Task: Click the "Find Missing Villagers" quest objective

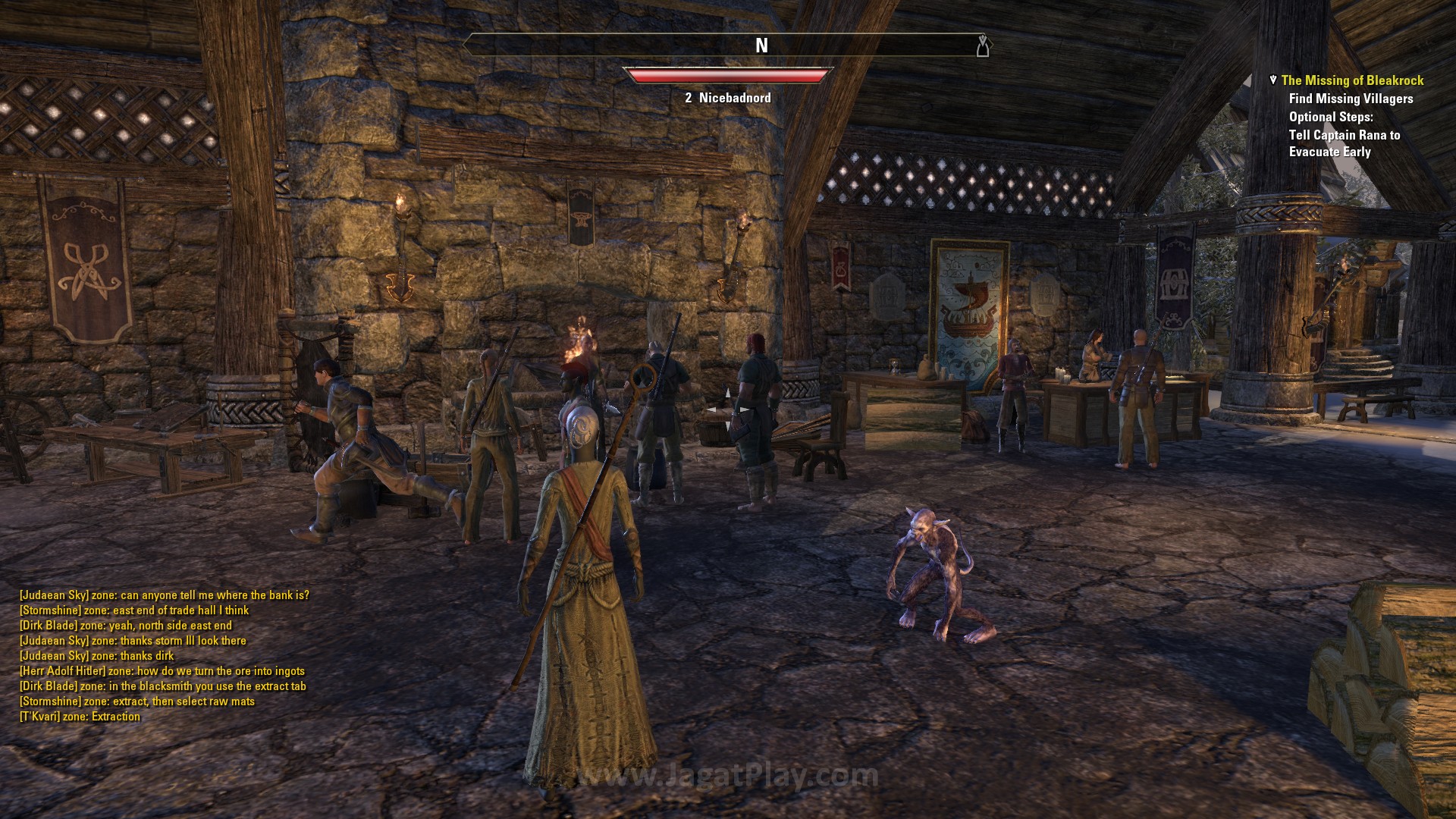Action: 1351,99
